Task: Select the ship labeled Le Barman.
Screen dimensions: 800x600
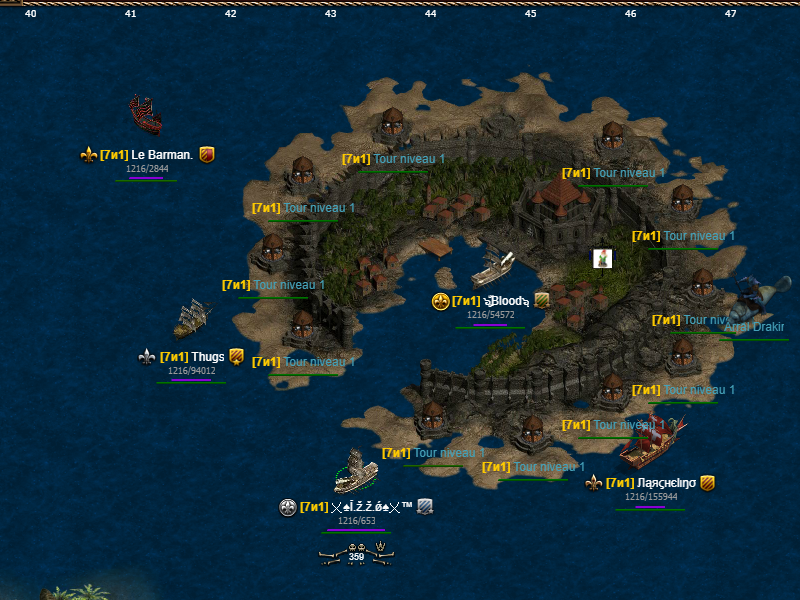Action: (145, 115)
